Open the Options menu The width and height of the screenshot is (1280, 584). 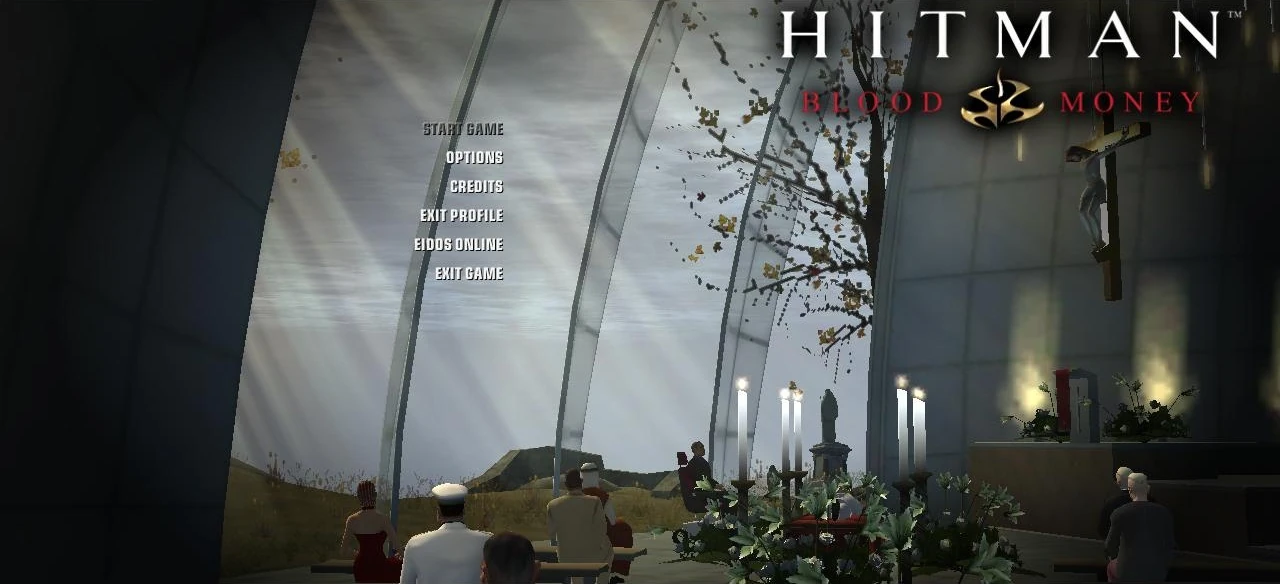(474, 158)
